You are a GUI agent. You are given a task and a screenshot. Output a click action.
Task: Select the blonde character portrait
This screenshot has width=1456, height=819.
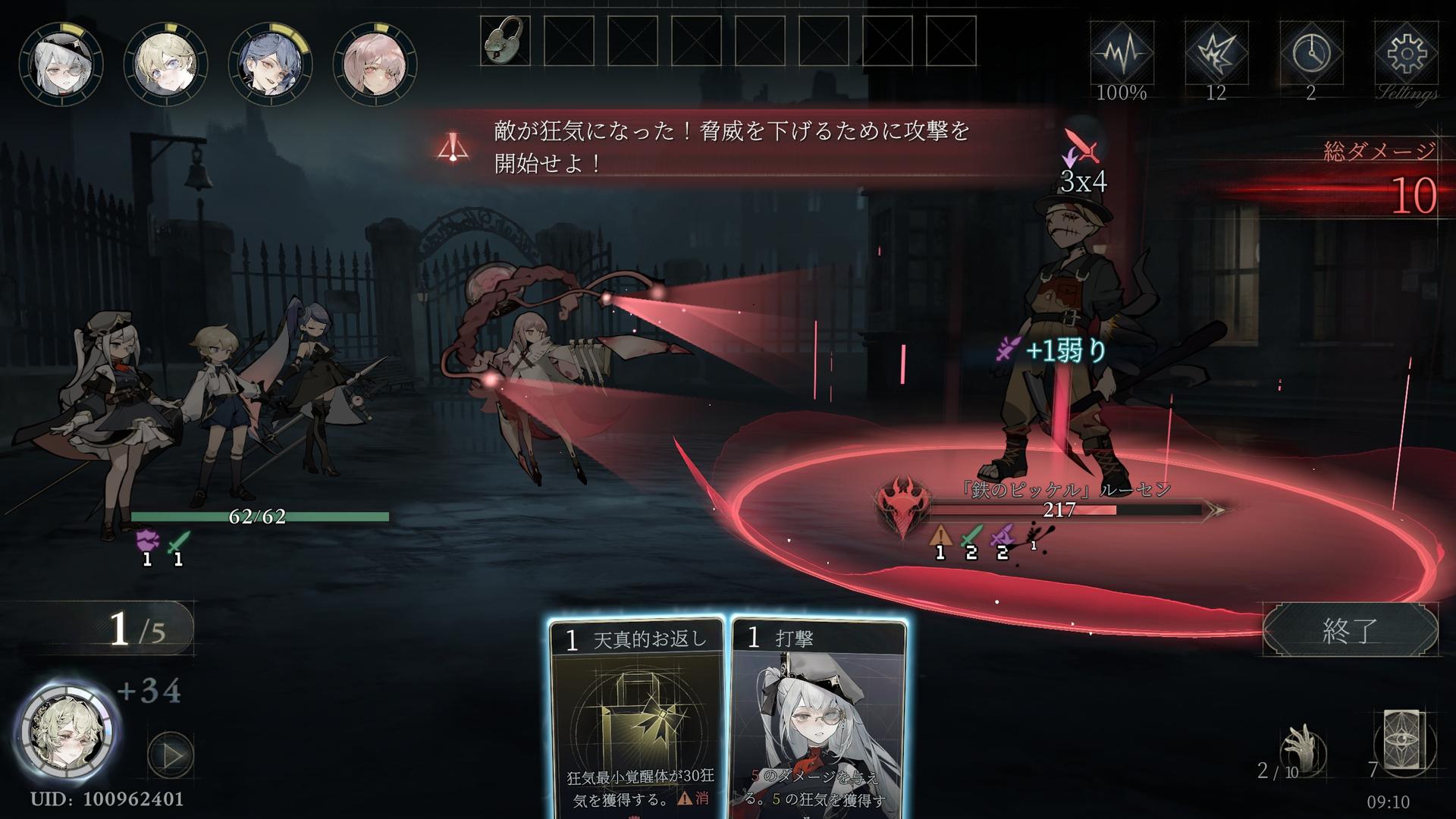click(165, 64)
